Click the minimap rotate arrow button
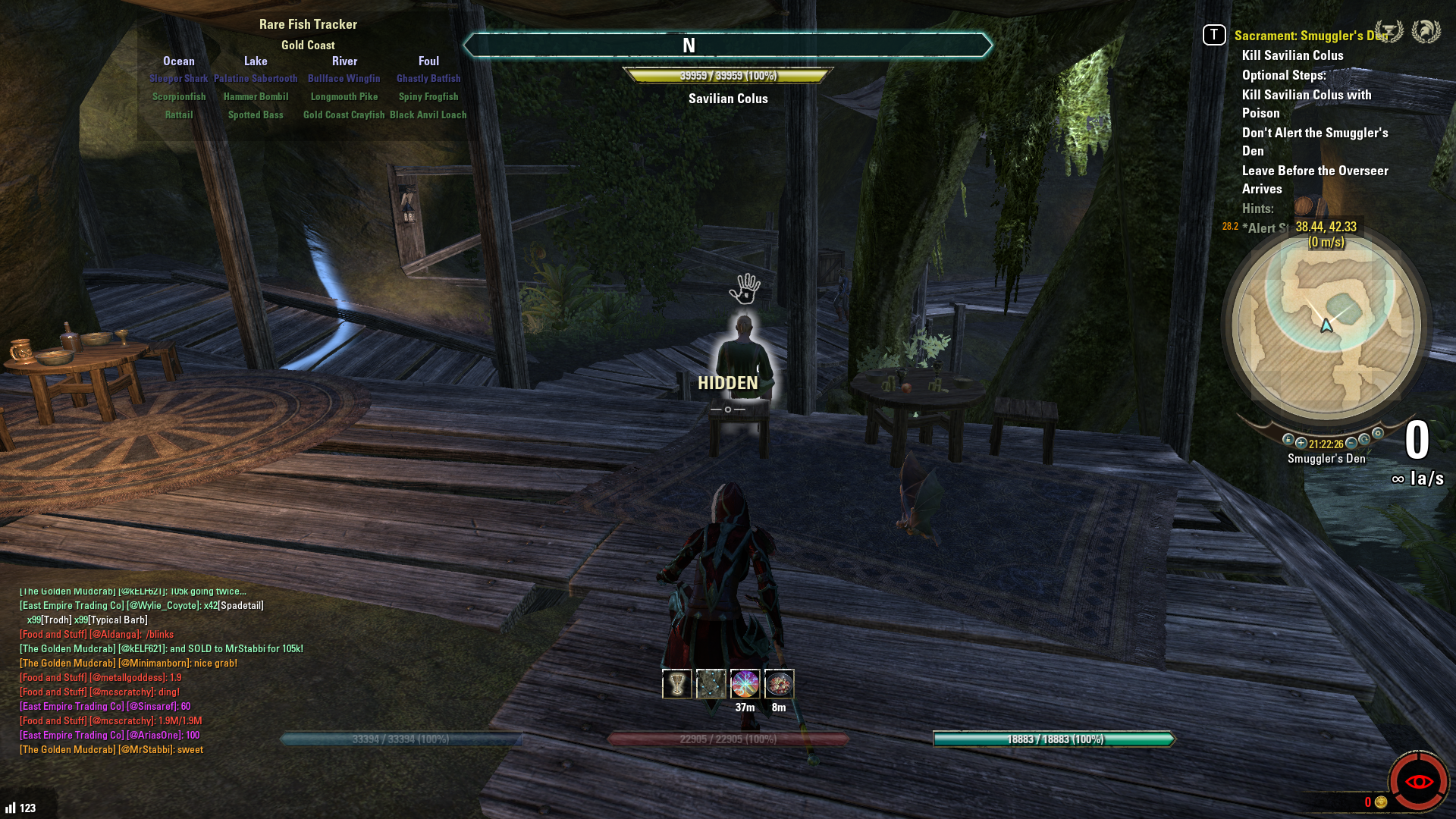The width and height of the screenshot is (1456, 819). [x=1364, y=440]
